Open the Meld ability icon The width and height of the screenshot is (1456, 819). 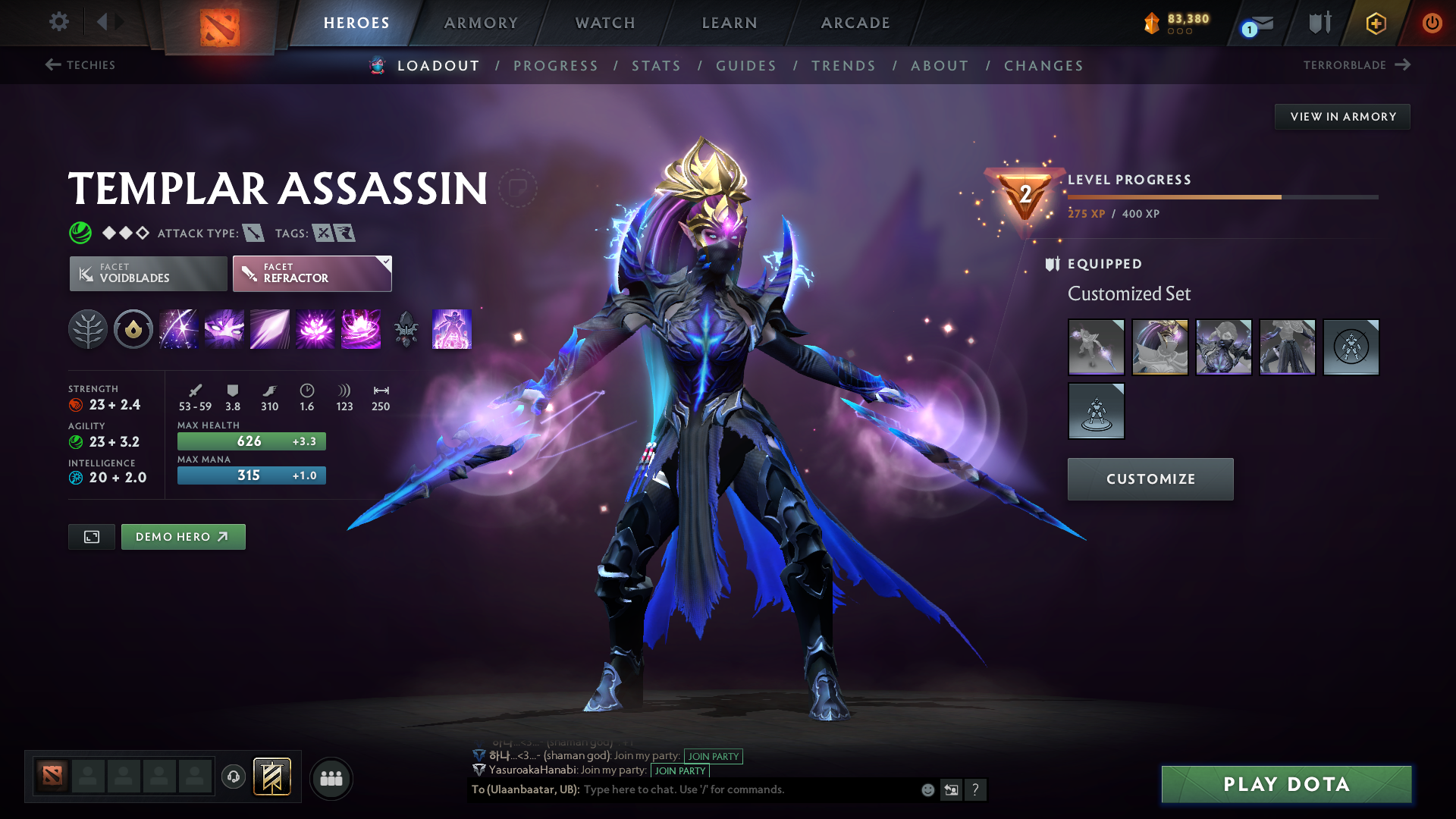[x=224, y=329]
